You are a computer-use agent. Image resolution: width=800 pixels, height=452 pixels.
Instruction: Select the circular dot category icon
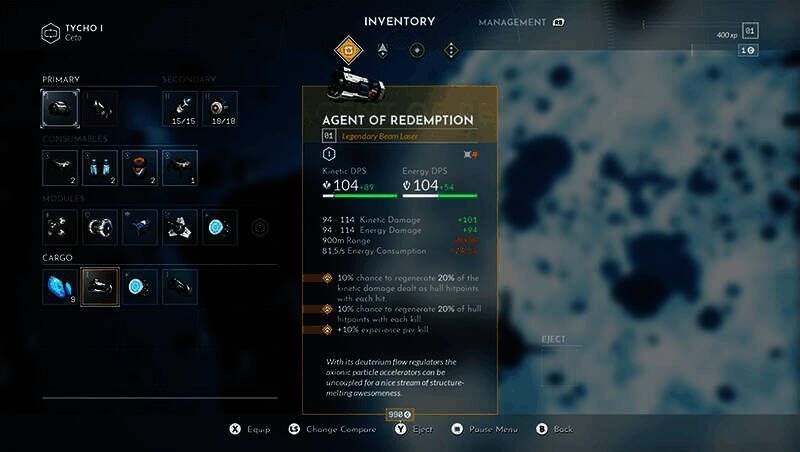(416, 49)
